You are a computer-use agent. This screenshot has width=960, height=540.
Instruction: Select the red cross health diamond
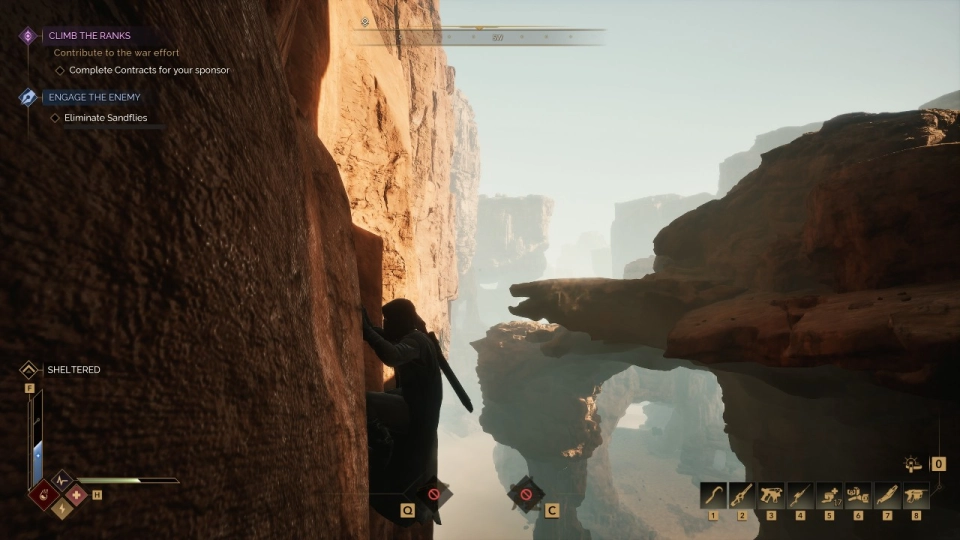pyautogui.click(x=75, y=494)
